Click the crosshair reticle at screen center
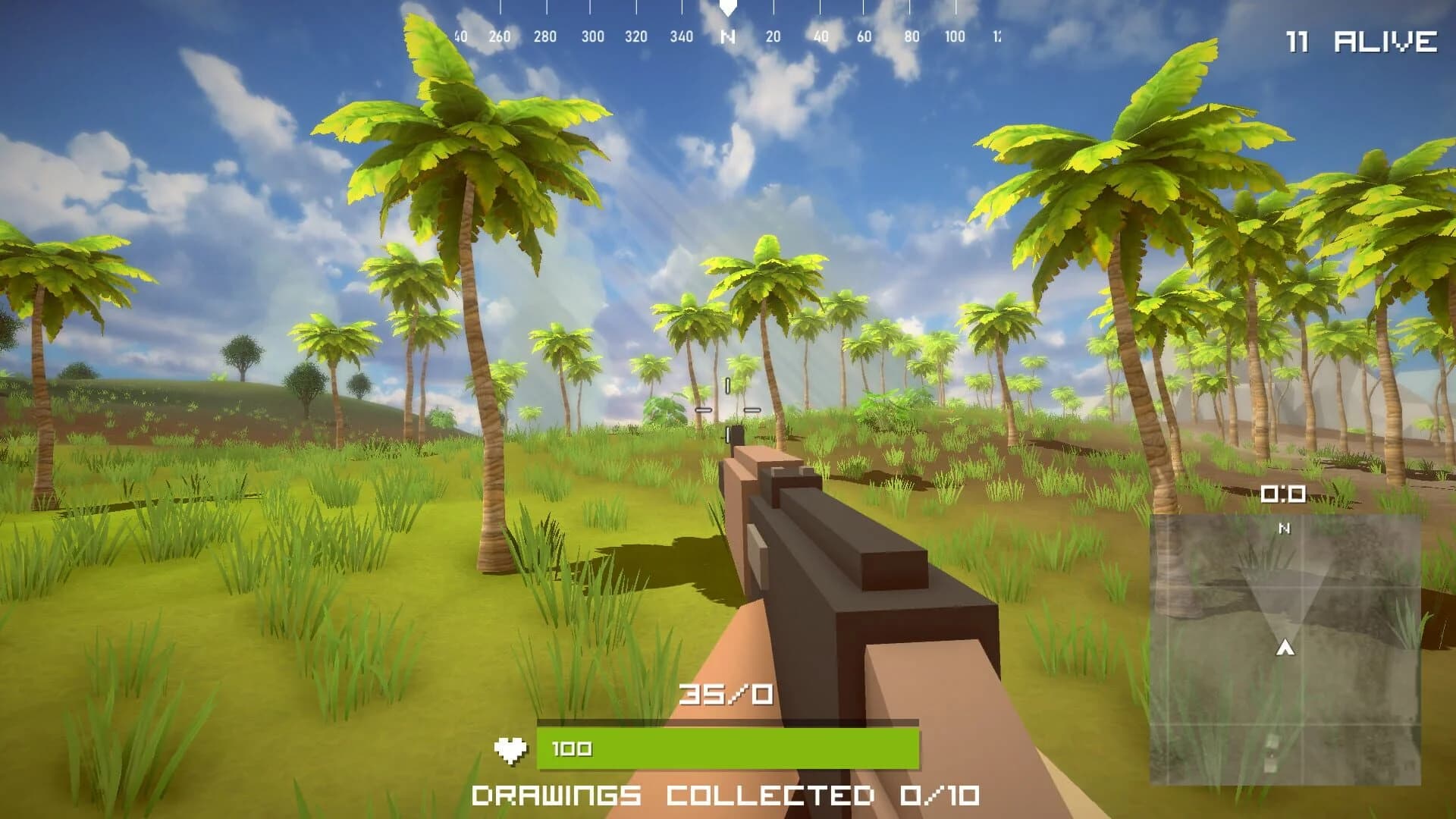 (726, 409)
